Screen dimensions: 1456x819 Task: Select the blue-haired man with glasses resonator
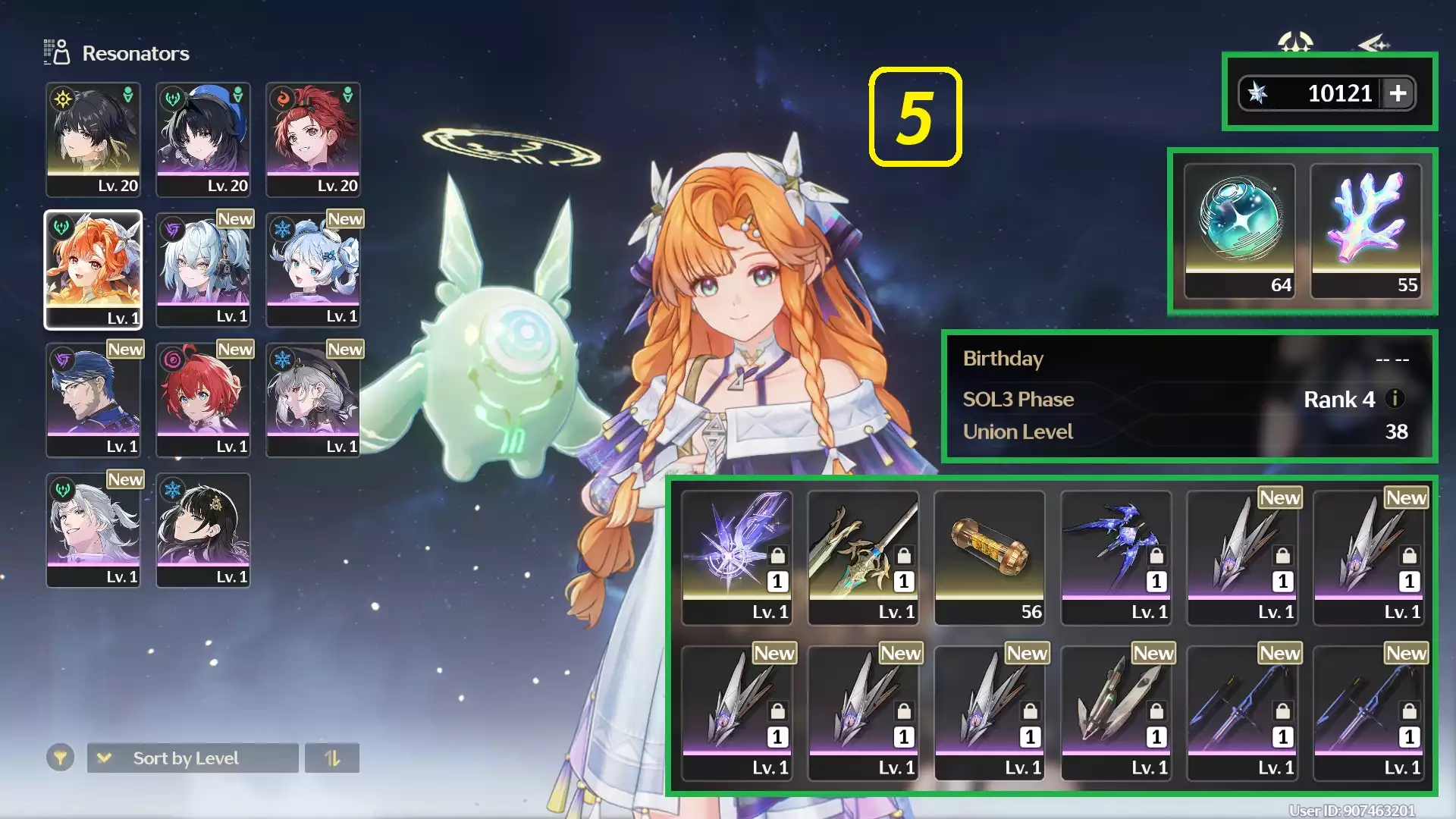[x=93, y=400]
